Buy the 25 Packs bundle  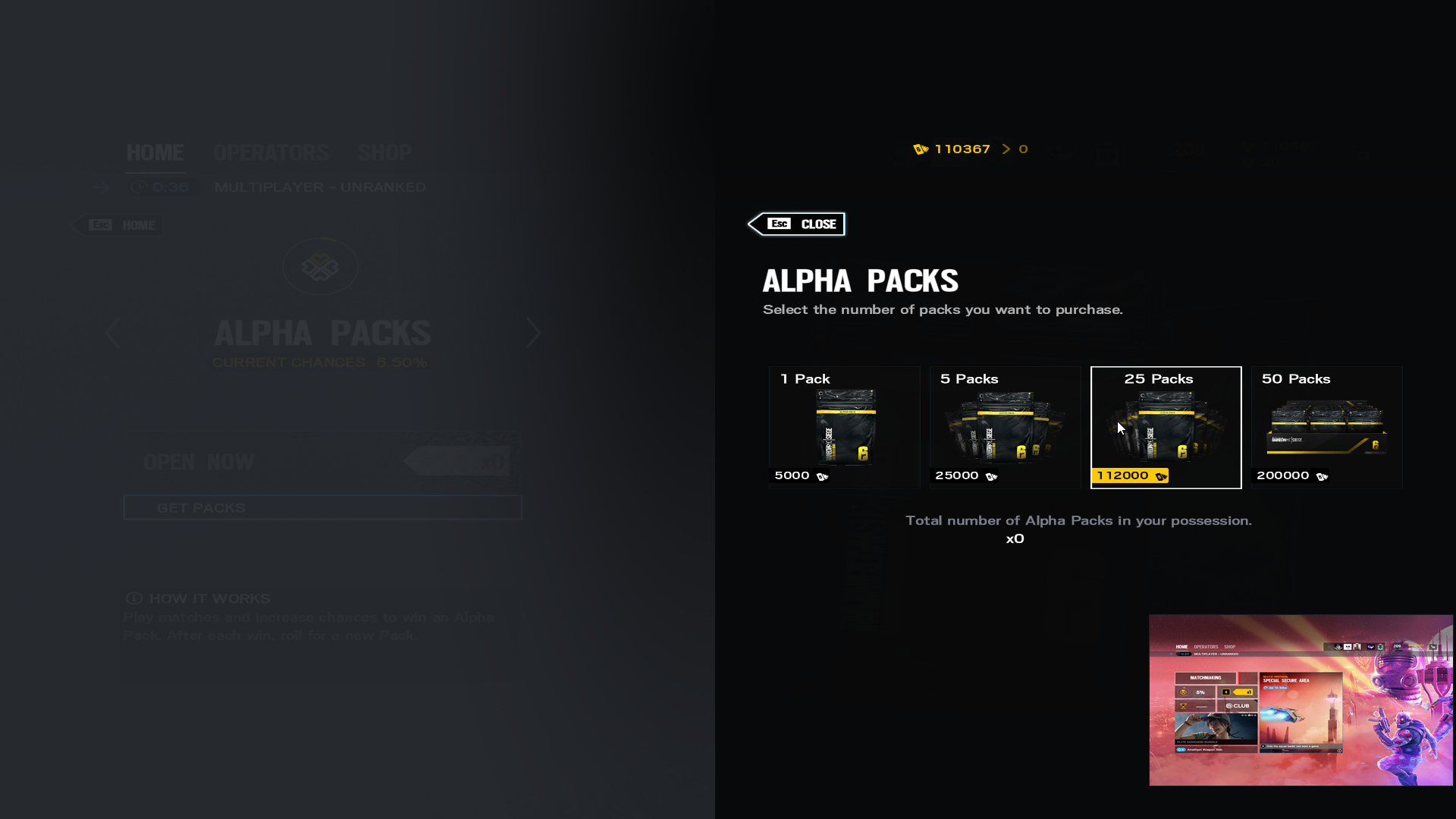click(x=1166, y=427)
